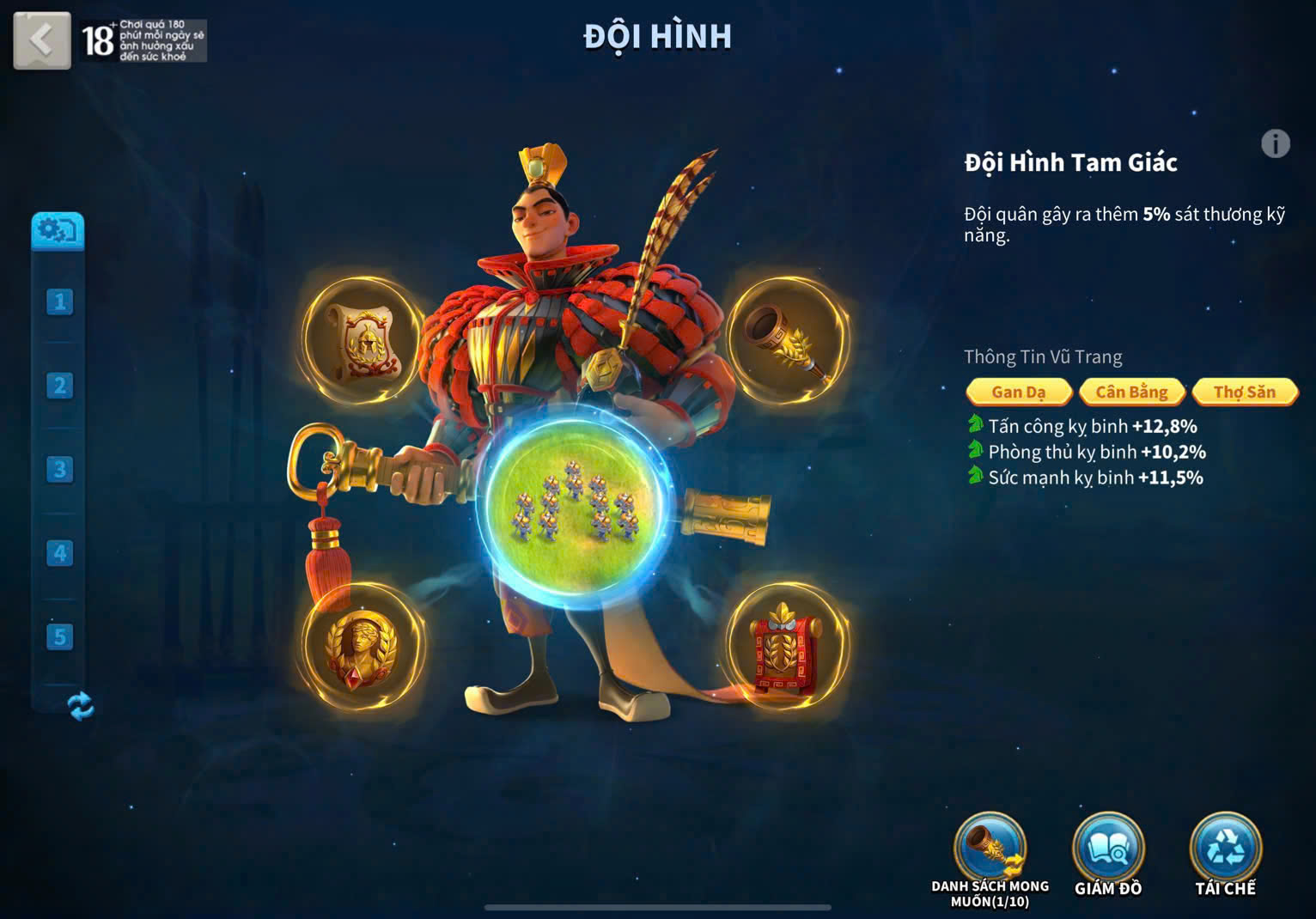This screenshot has width=1316, height=919.
Task: Show the Thợ Săn attribute tag
Action: [x=1244, y=392]
